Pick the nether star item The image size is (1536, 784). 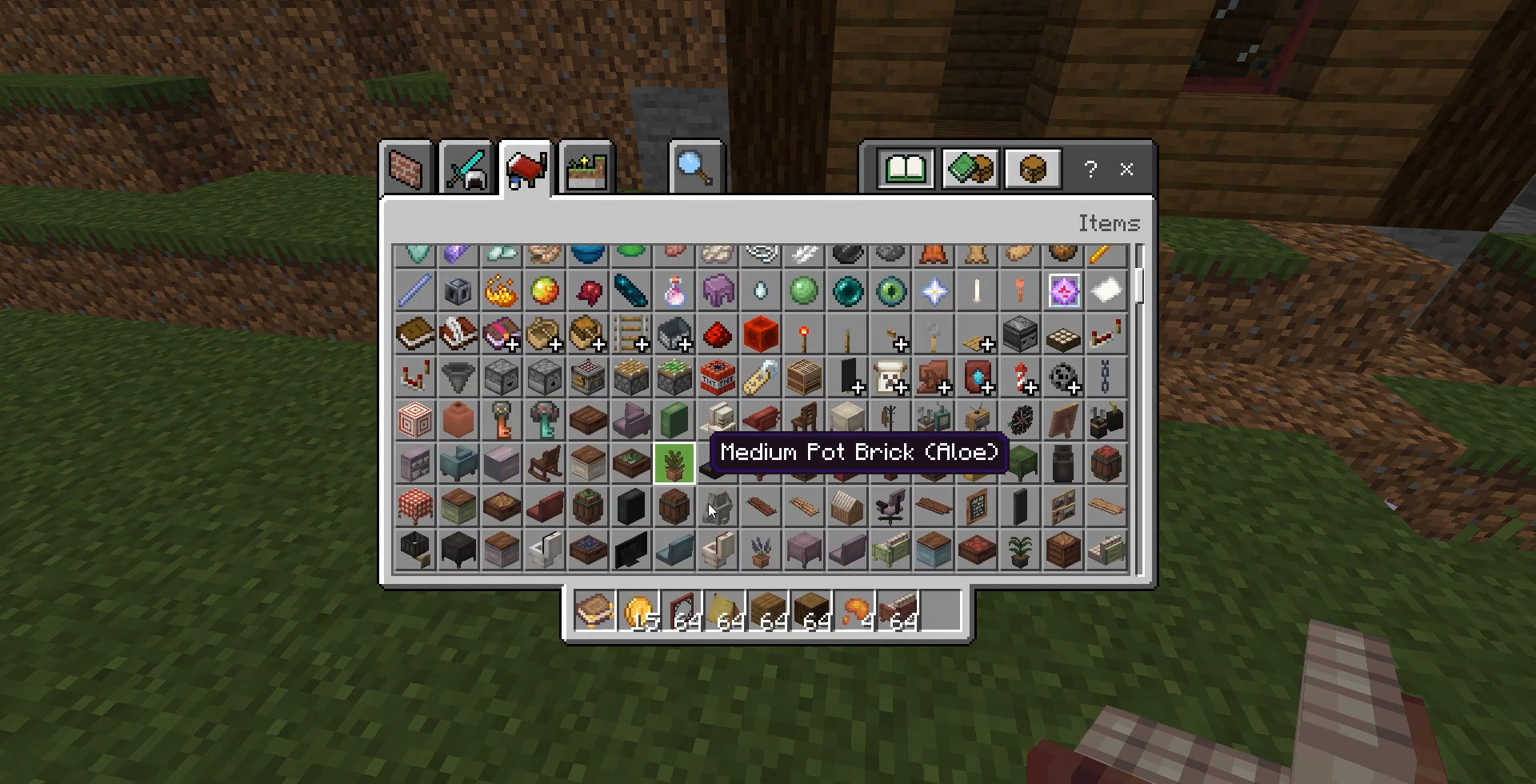934,291
